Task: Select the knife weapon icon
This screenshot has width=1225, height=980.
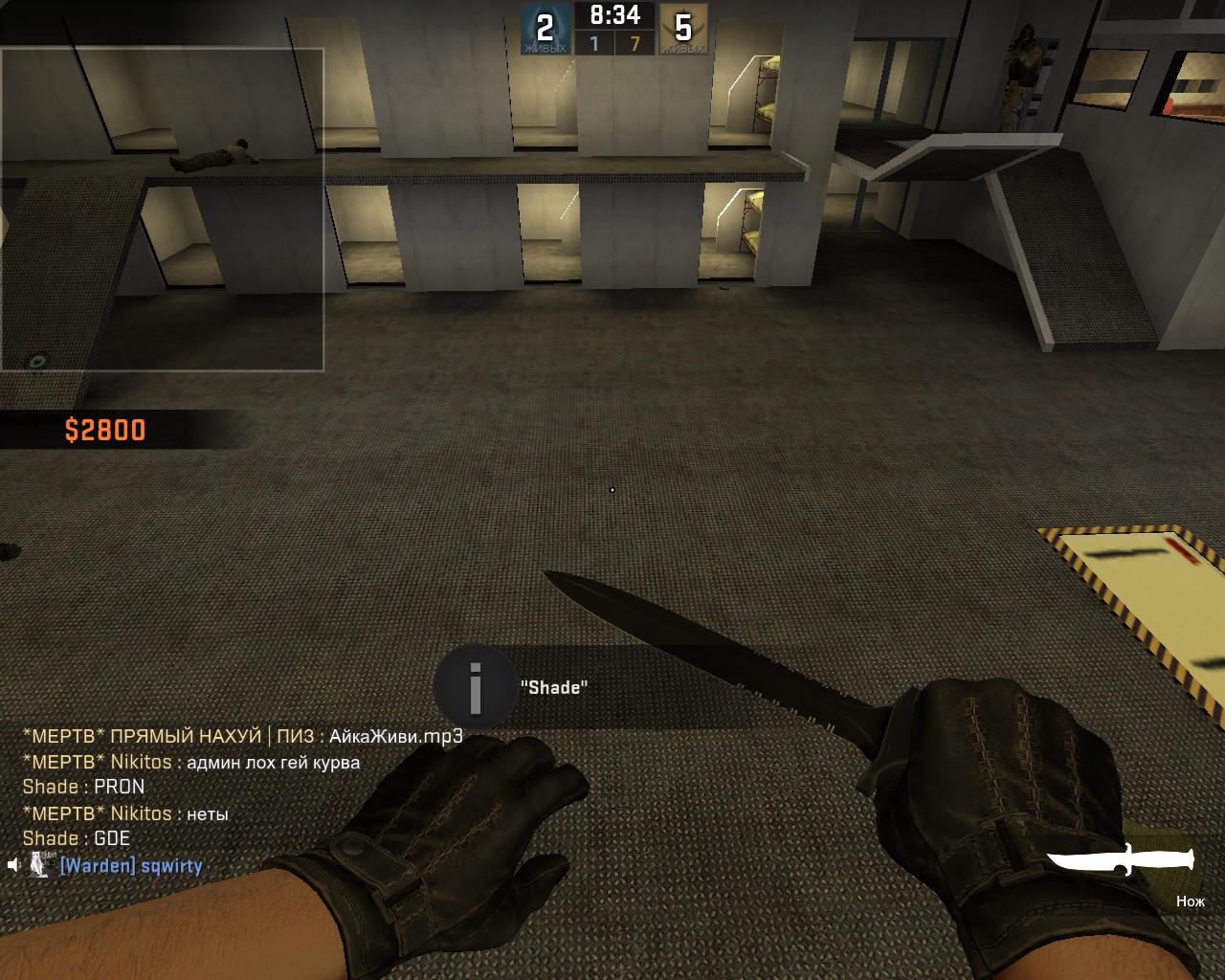Action: [x=1121, y=858]
